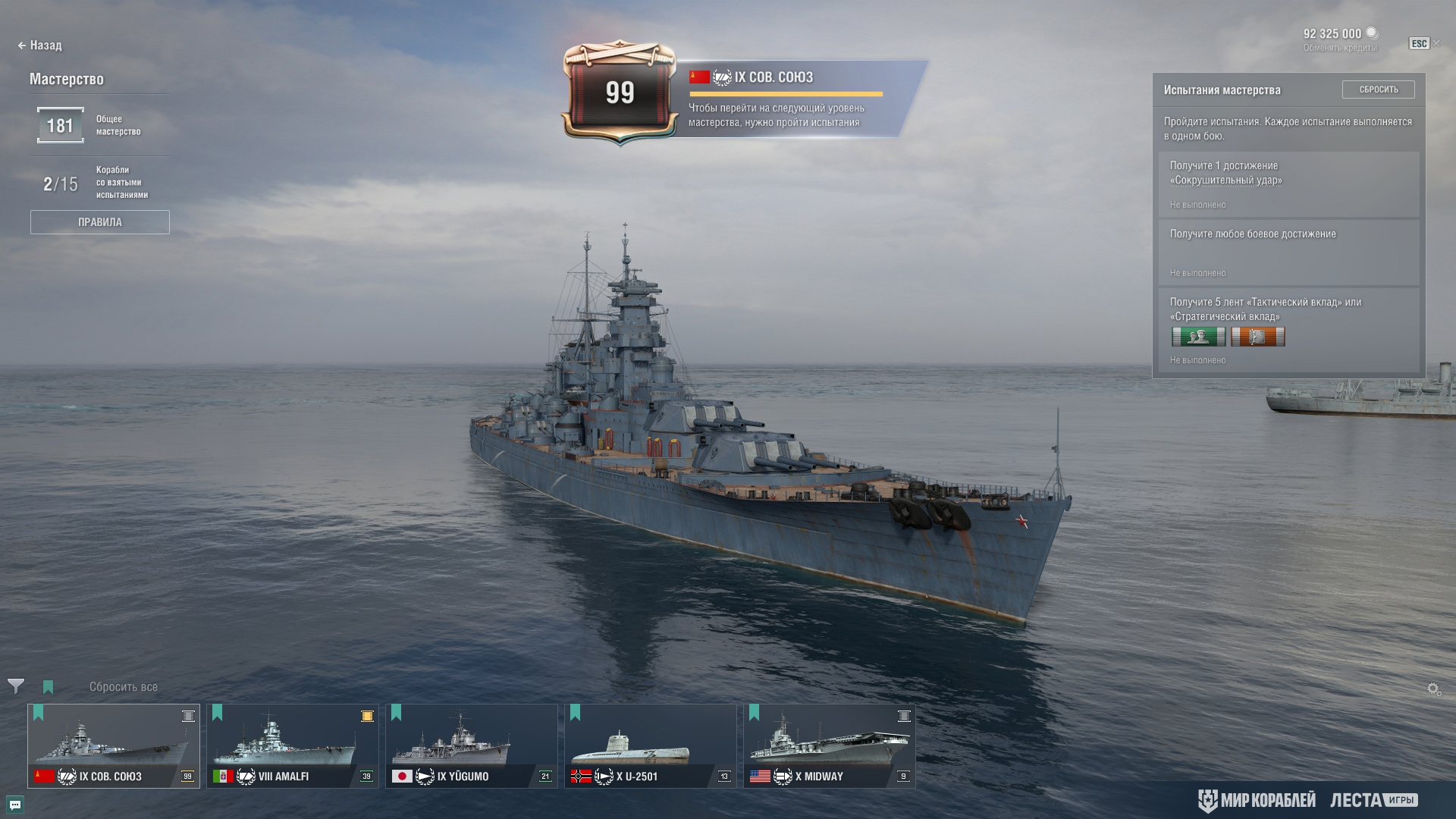Screen dimensions: 1456x819
Task: Select the Сокрушительный удар challenge row
Action: coord(1288,184)
